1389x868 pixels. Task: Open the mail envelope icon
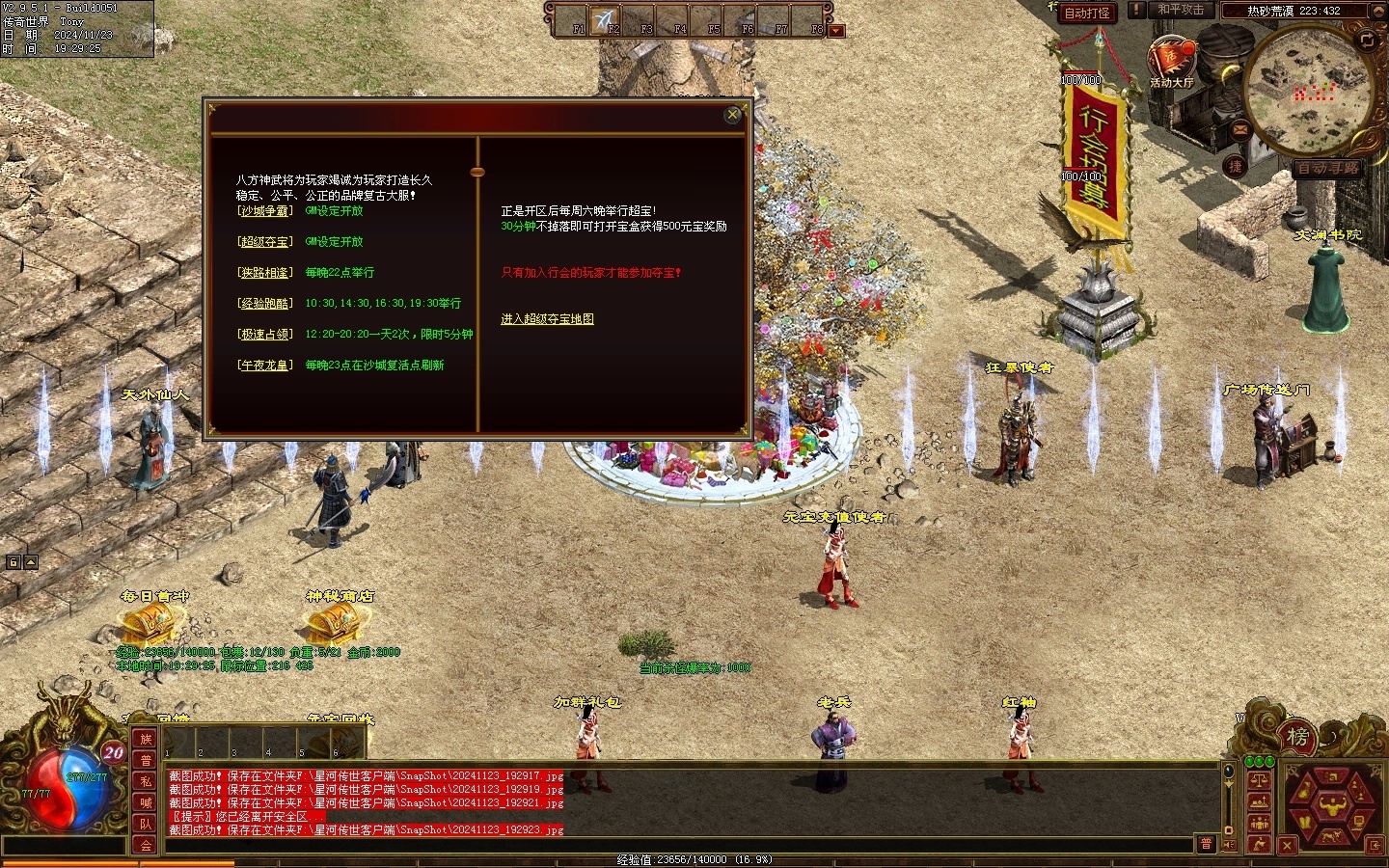1240,128
